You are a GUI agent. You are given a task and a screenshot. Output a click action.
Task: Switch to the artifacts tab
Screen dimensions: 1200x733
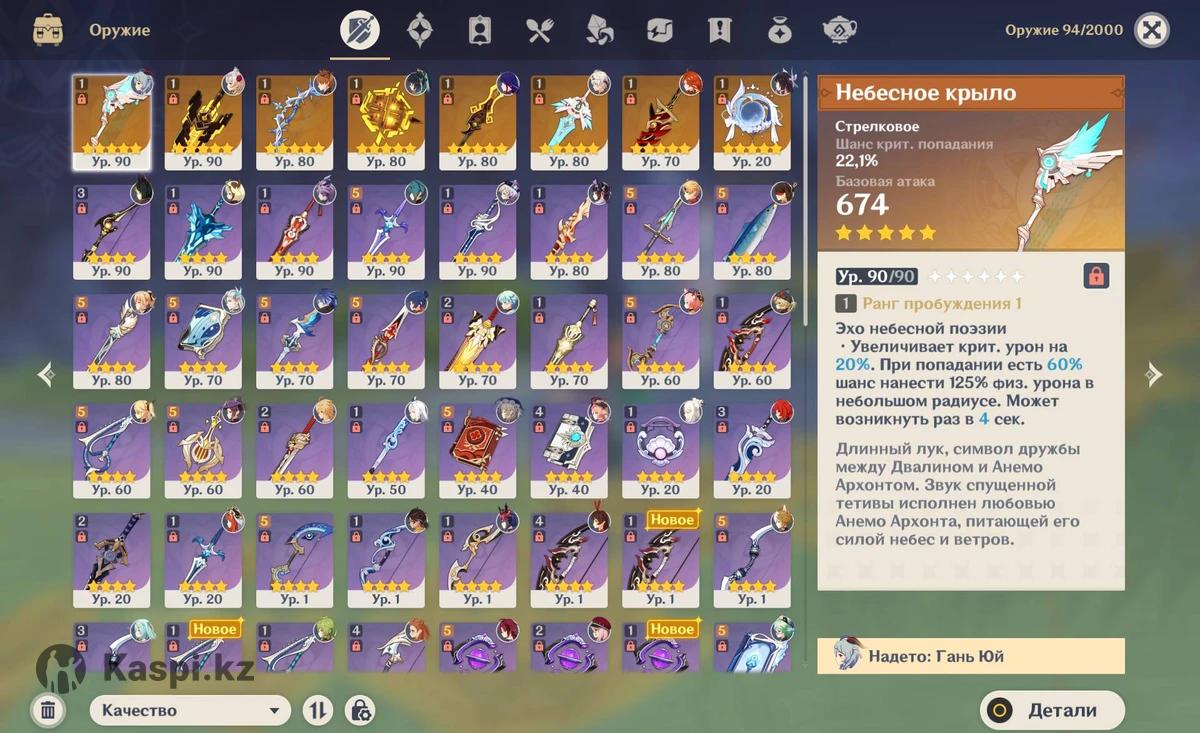click(x=420, y=30)
